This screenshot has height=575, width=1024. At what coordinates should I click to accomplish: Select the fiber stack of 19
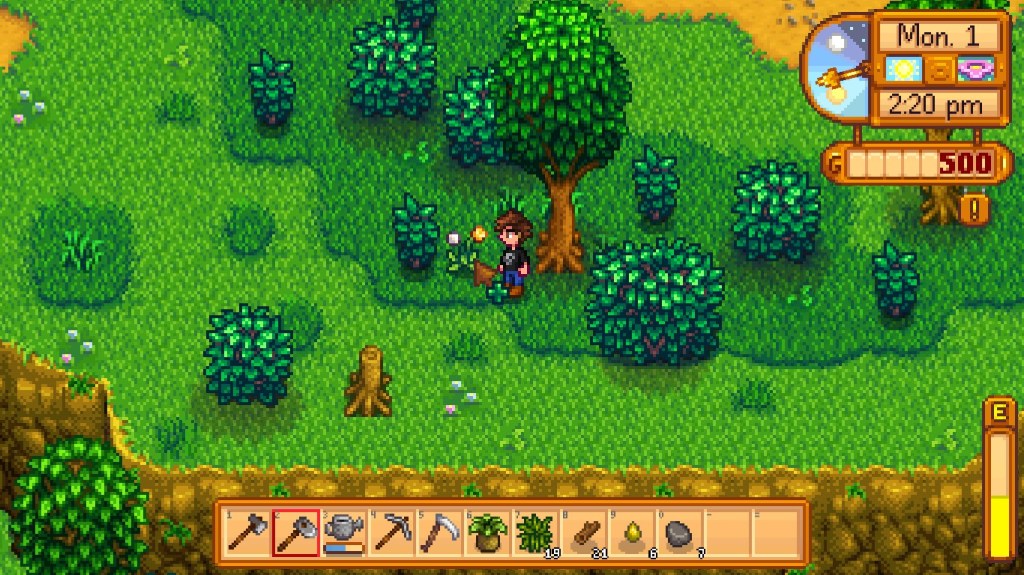click(x=535, y=533)
